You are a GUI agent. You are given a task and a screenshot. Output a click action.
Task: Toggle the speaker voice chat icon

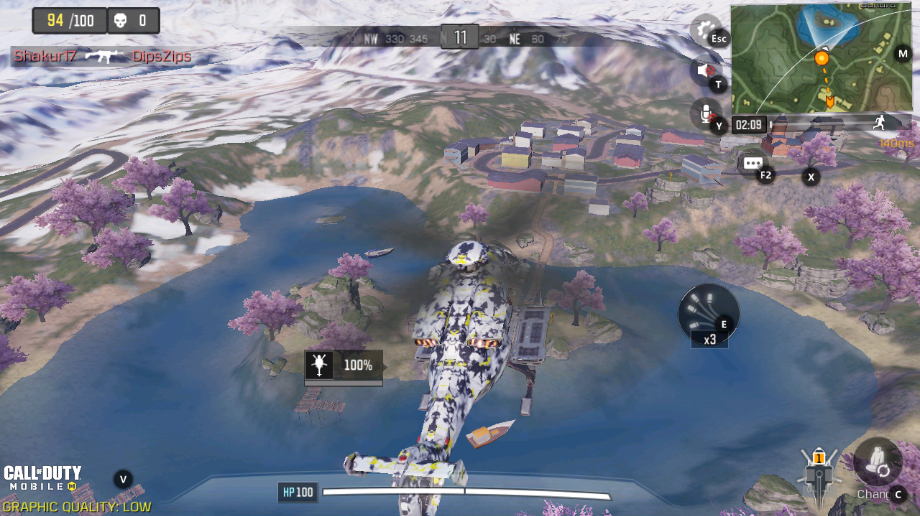click(x=704, y=71)
